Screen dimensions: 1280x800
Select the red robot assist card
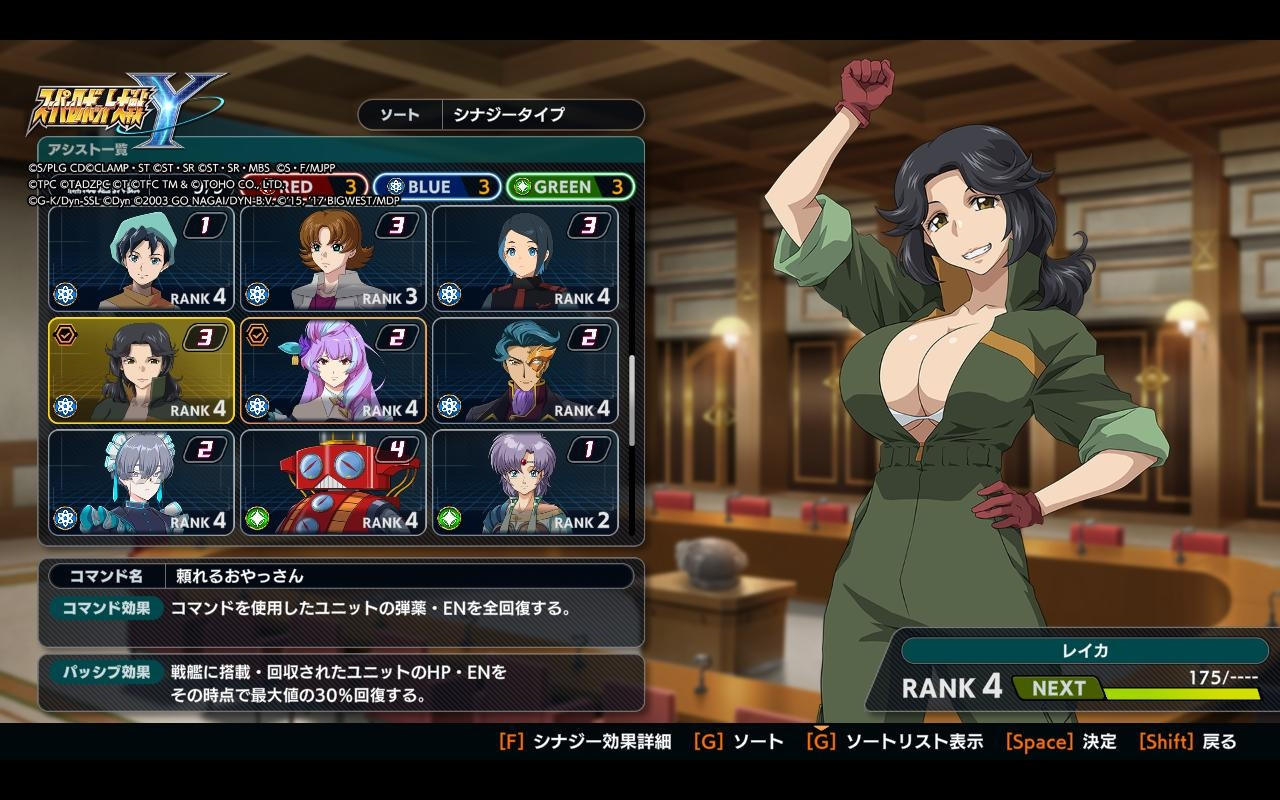(x=333, y=482)
